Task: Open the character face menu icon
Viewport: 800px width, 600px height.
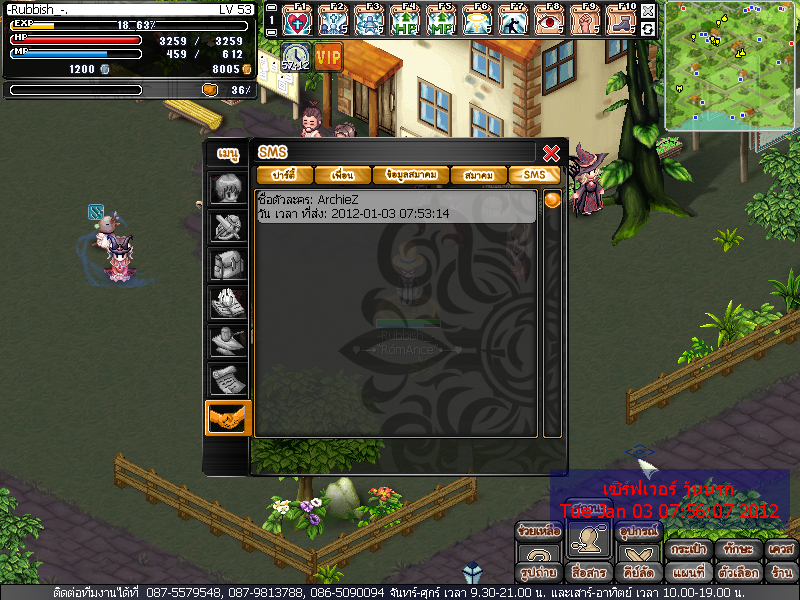Action: tap(228, 190)
